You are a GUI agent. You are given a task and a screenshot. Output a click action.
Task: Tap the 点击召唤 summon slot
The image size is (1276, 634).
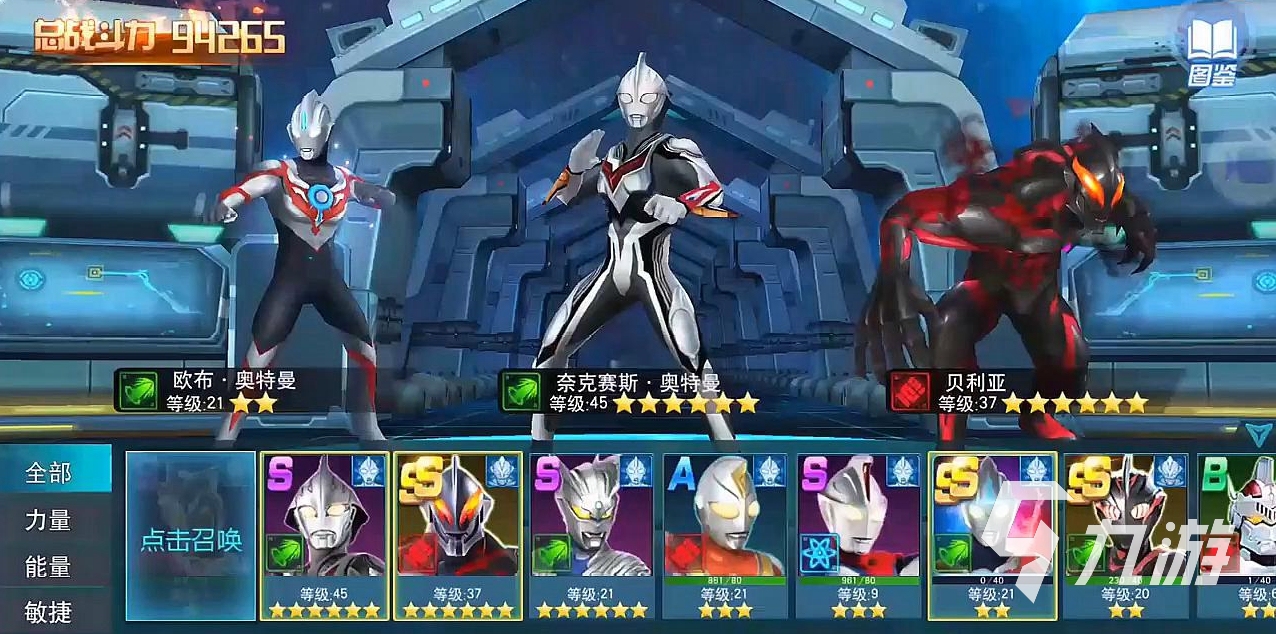click(191, 536)
